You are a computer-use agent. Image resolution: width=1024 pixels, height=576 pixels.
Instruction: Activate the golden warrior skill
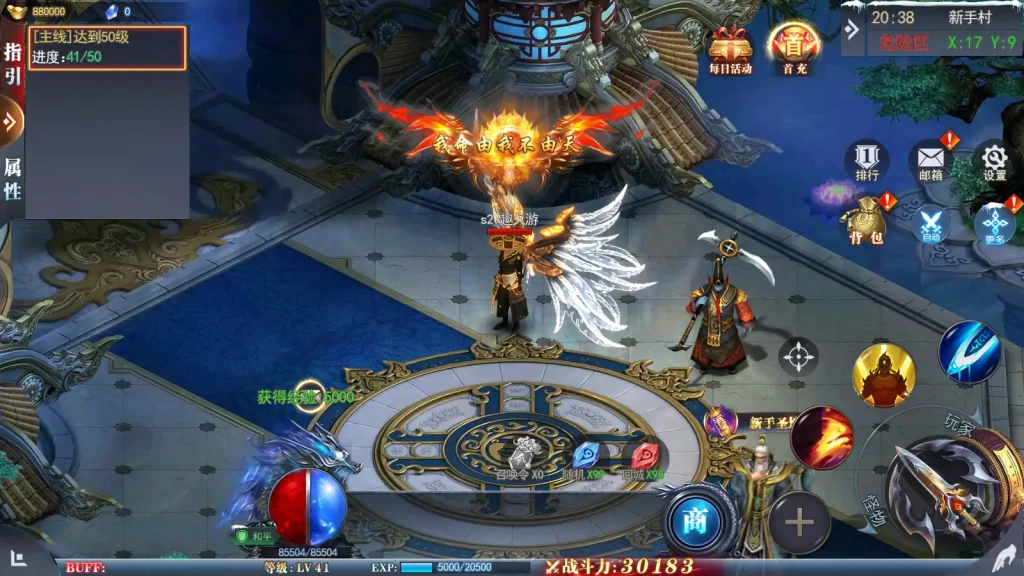click(883, 375)
